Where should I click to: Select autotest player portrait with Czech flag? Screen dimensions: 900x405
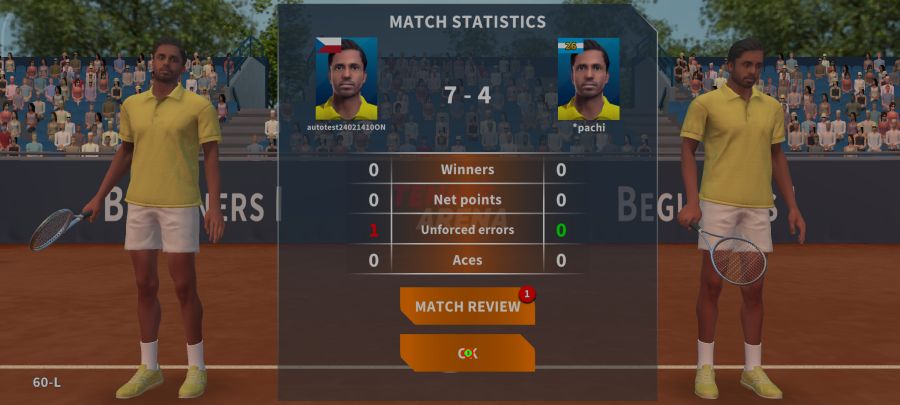click(x=346, y=79)
